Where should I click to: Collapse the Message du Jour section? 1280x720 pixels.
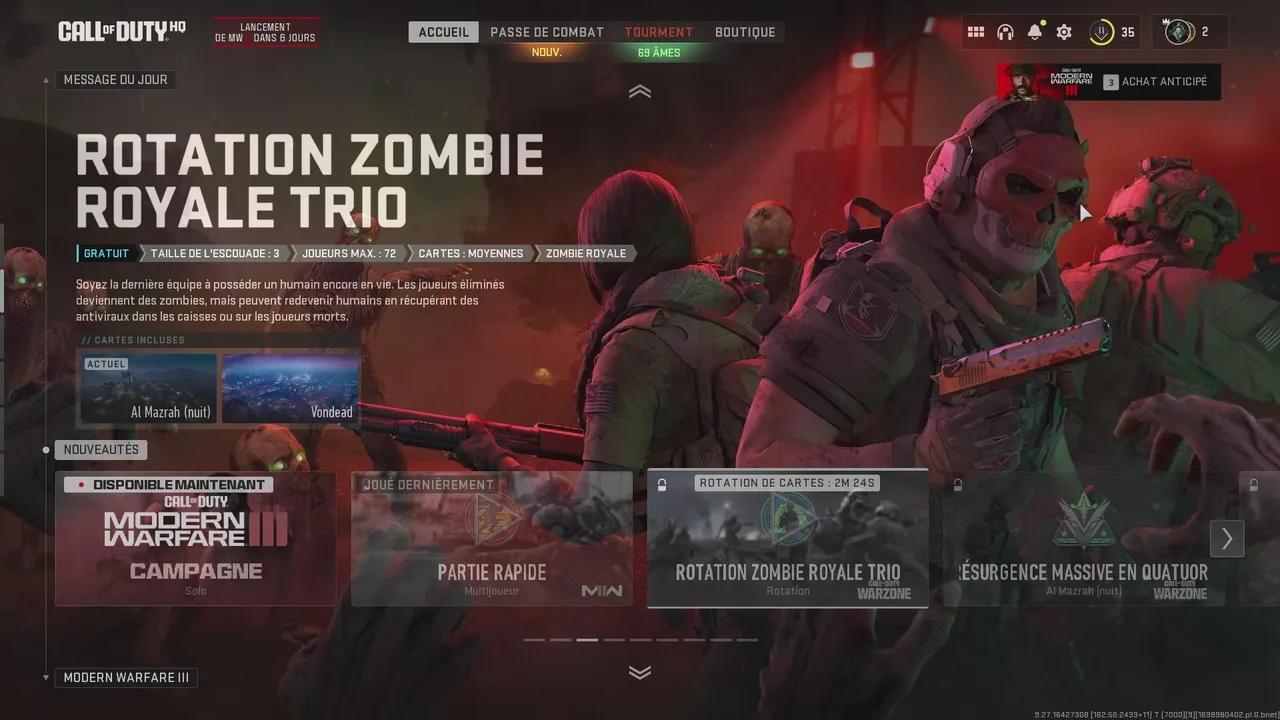pos(640,91)
